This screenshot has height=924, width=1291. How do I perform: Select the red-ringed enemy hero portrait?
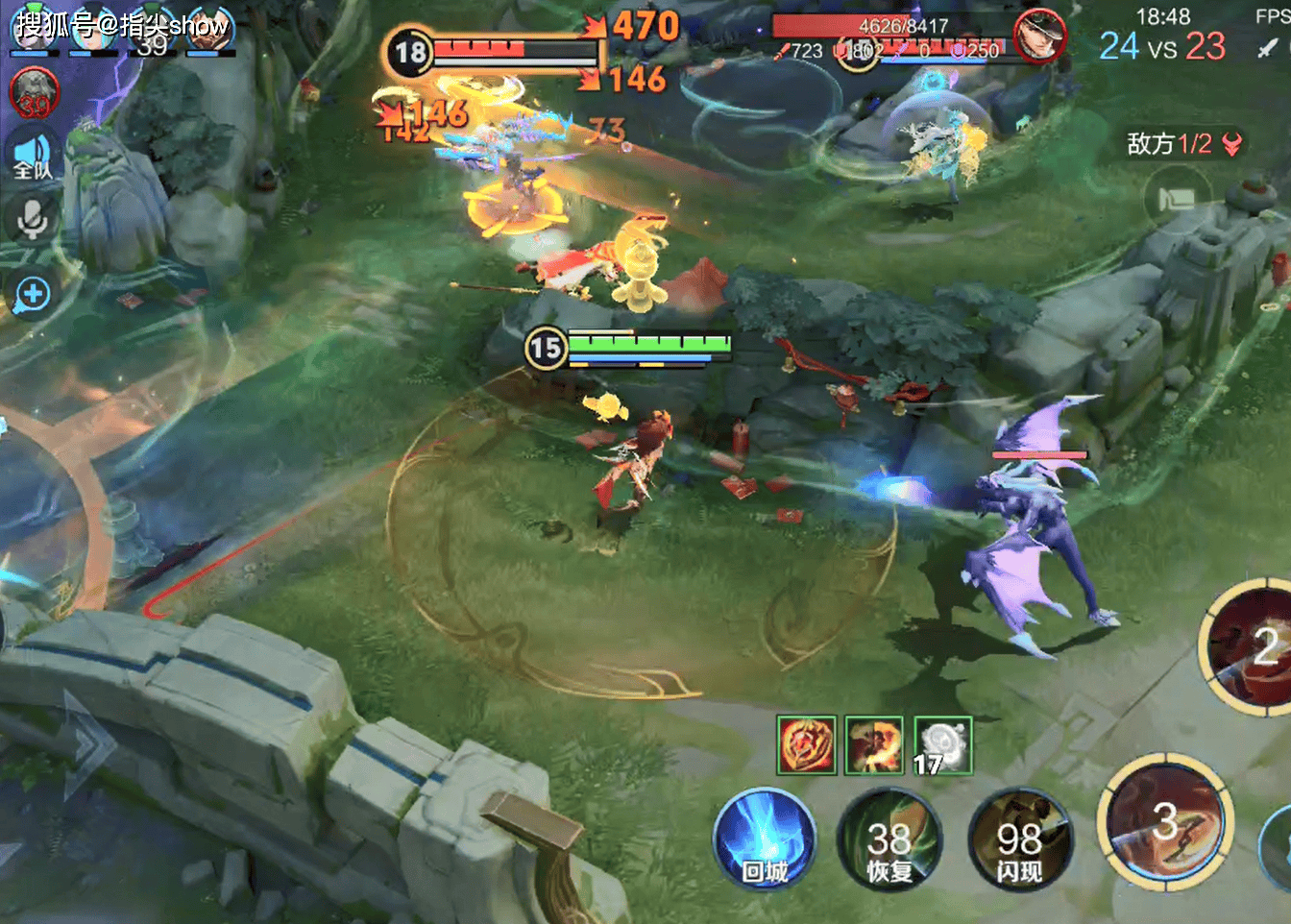click(x=1039, y=37)
